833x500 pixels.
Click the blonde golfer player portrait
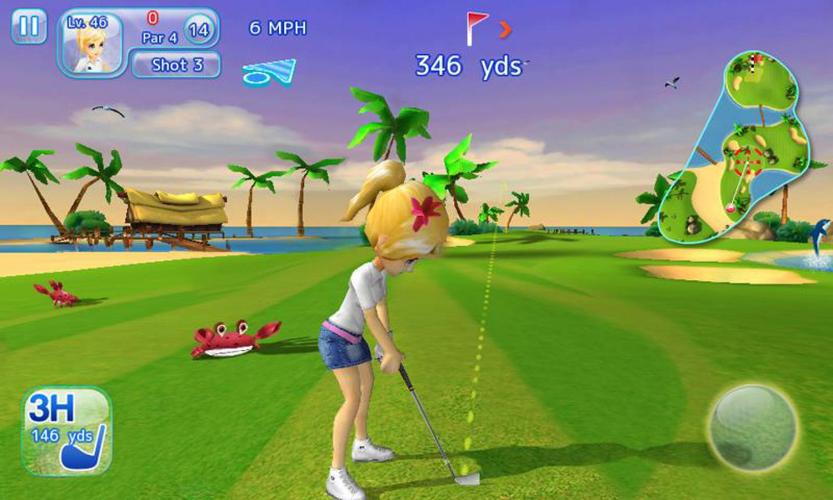(x=91, y=44)
